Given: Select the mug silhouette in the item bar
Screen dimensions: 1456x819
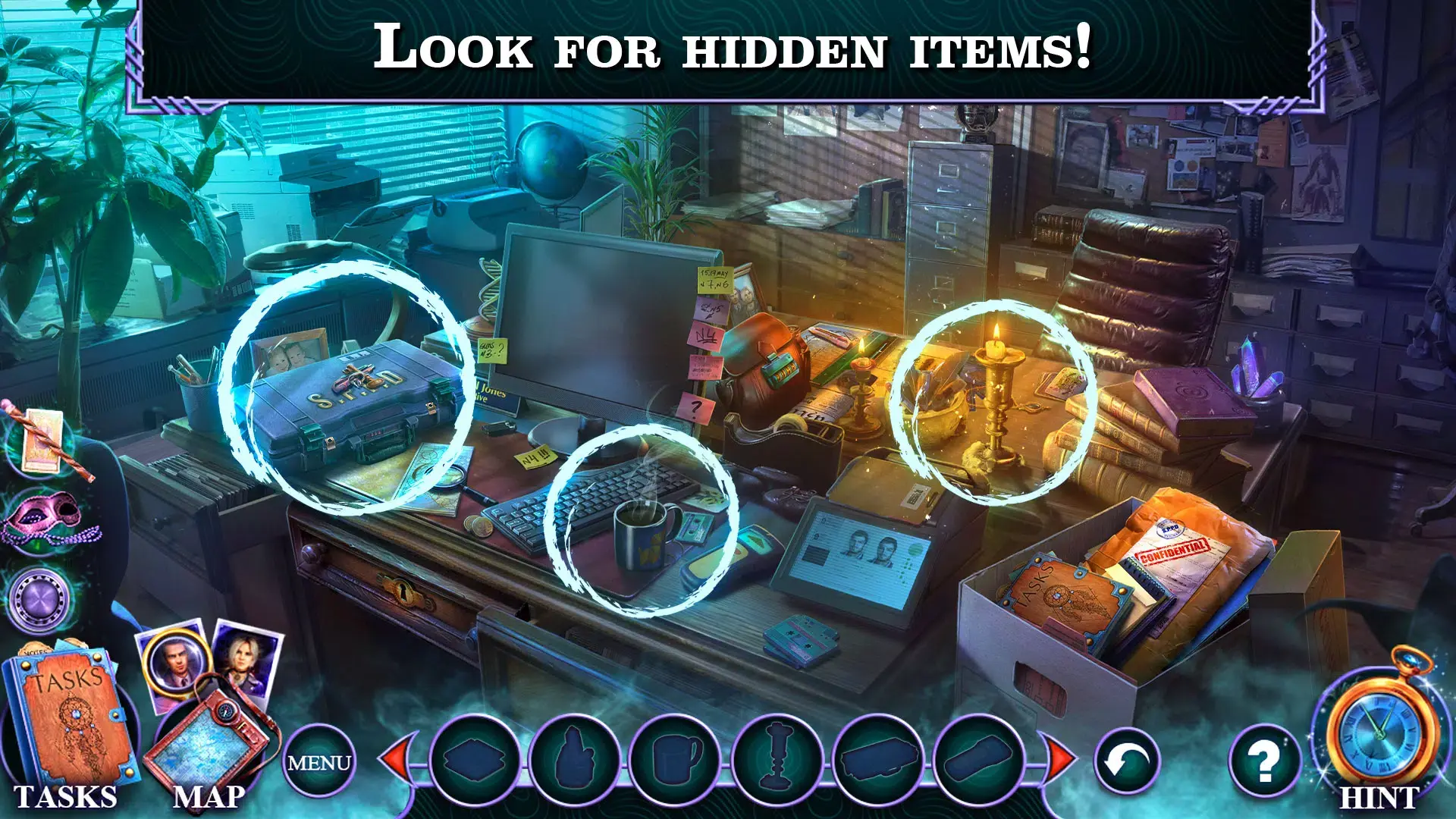Looking at the screenshot, I should click(x=675, y=758).
